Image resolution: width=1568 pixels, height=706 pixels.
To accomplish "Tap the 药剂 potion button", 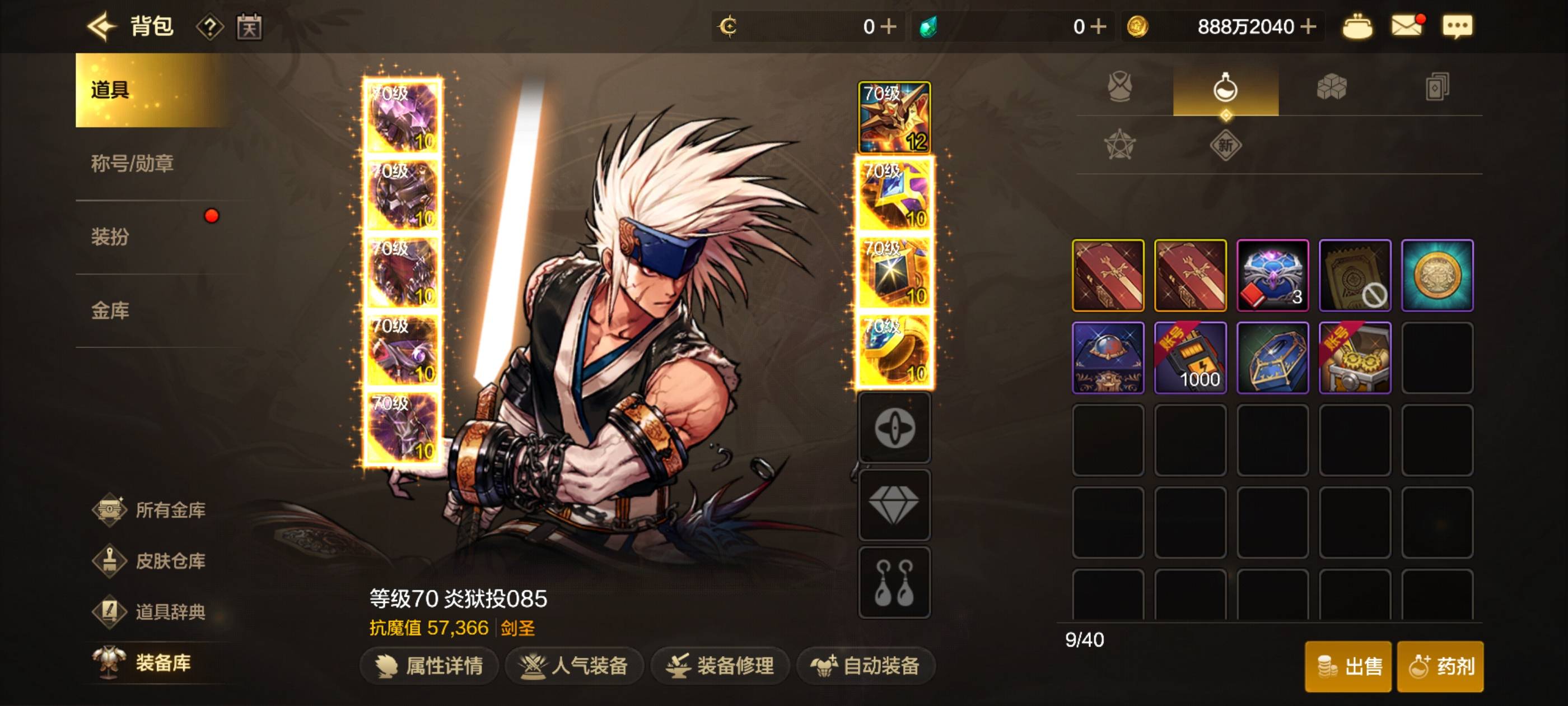I will pos(1440,666).
